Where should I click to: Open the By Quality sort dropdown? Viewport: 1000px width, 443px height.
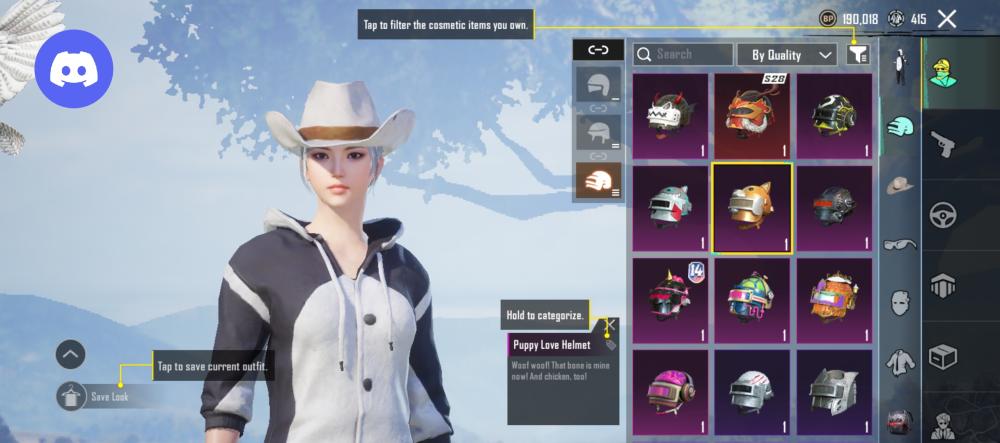787,54
